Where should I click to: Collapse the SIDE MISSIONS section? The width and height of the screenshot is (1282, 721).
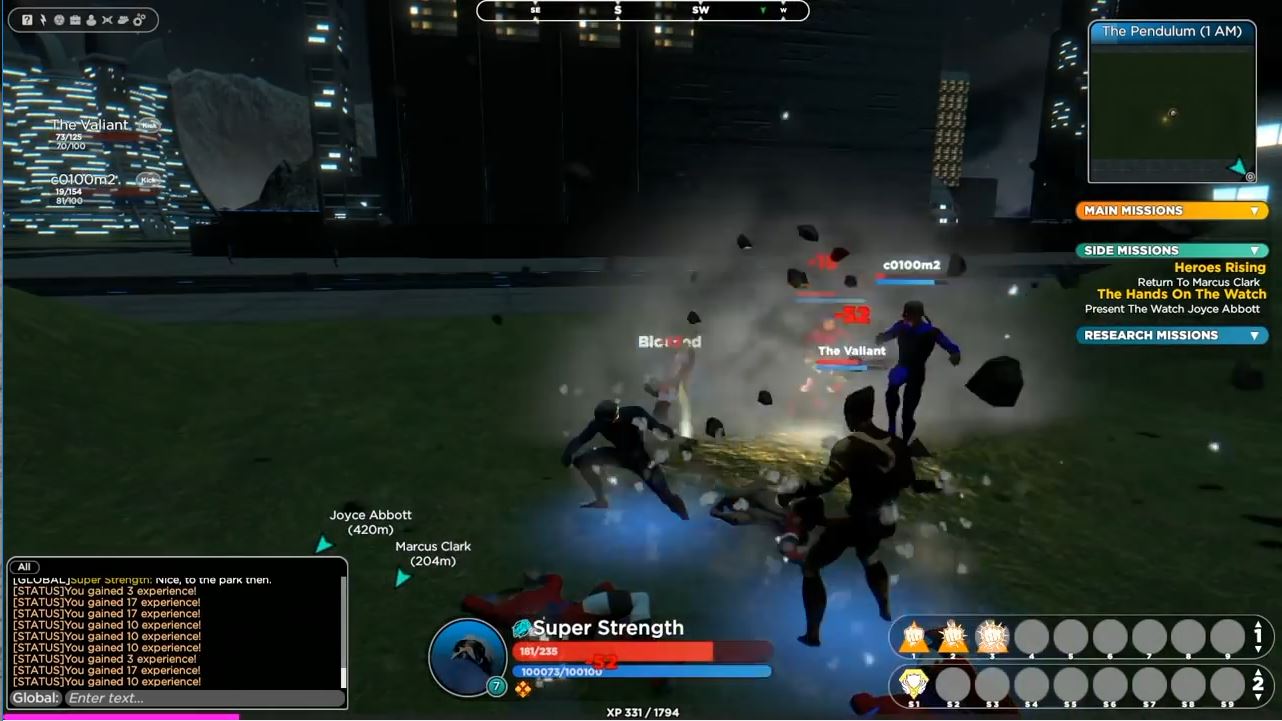(x=1170, y=250)
